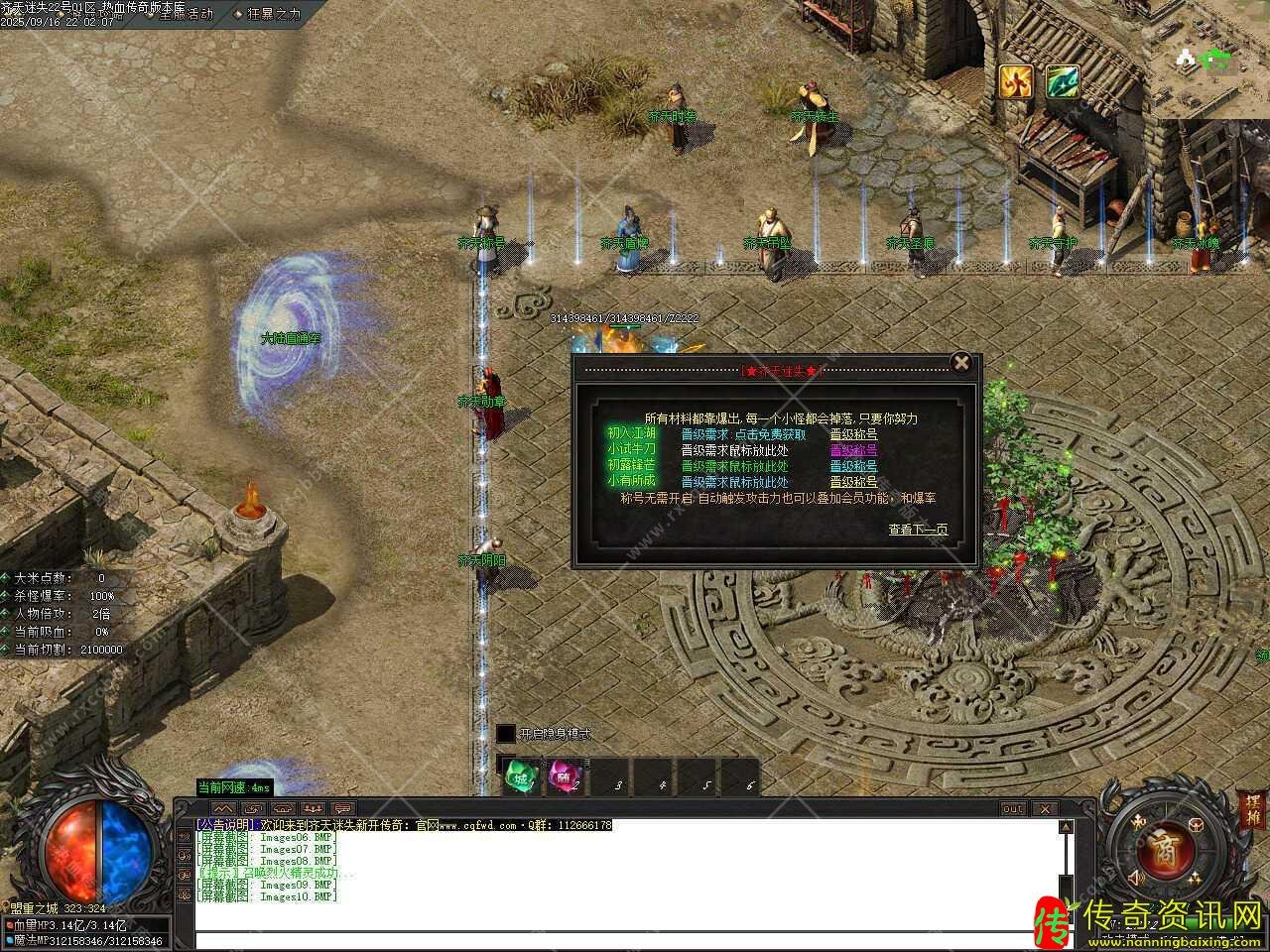1270x952 pixels.
Task: Use the green 城 gem hotbar slot
Action: tap(521, 777)
